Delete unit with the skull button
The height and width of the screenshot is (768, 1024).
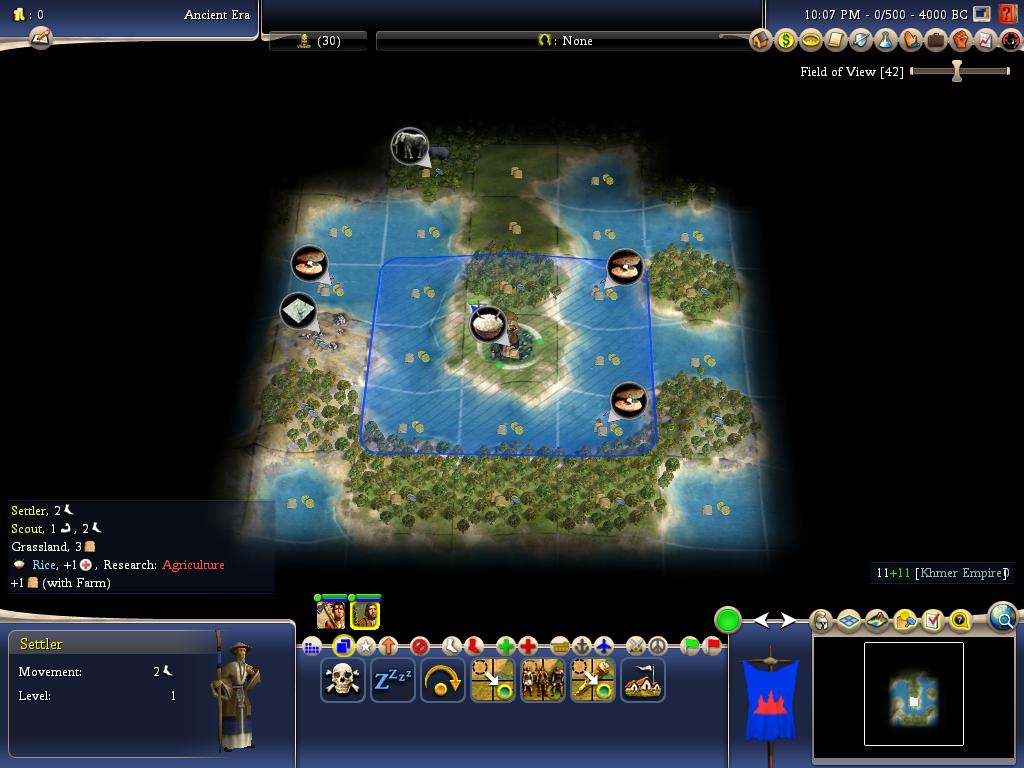pyautogui.click(x=342, y=681)
